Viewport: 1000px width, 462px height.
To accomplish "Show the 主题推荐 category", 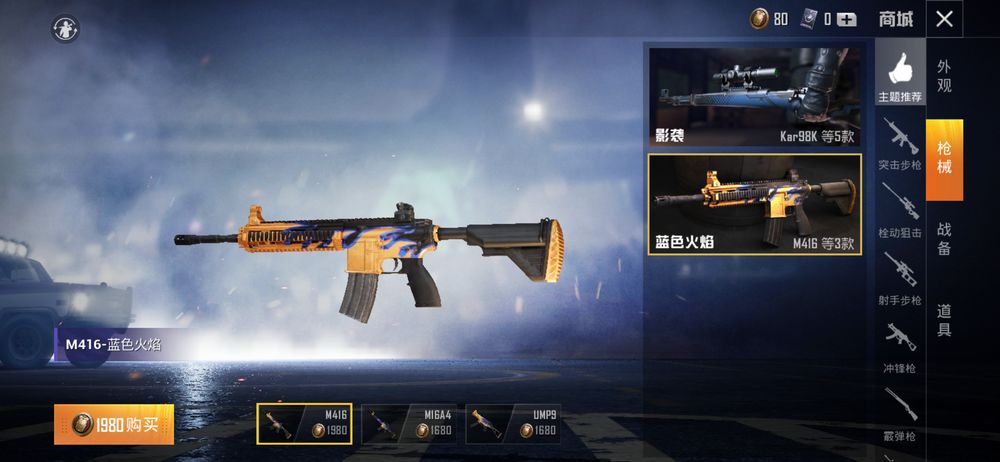I will (x=900, y=76).
